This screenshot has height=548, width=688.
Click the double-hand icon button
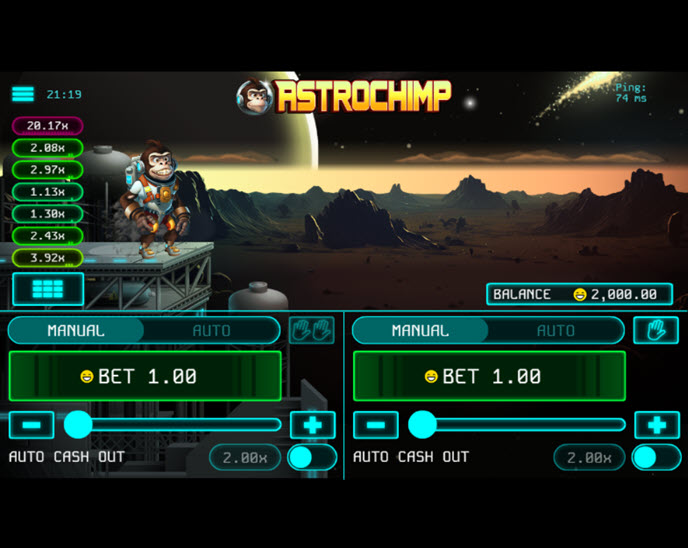(x=312, y=330)
